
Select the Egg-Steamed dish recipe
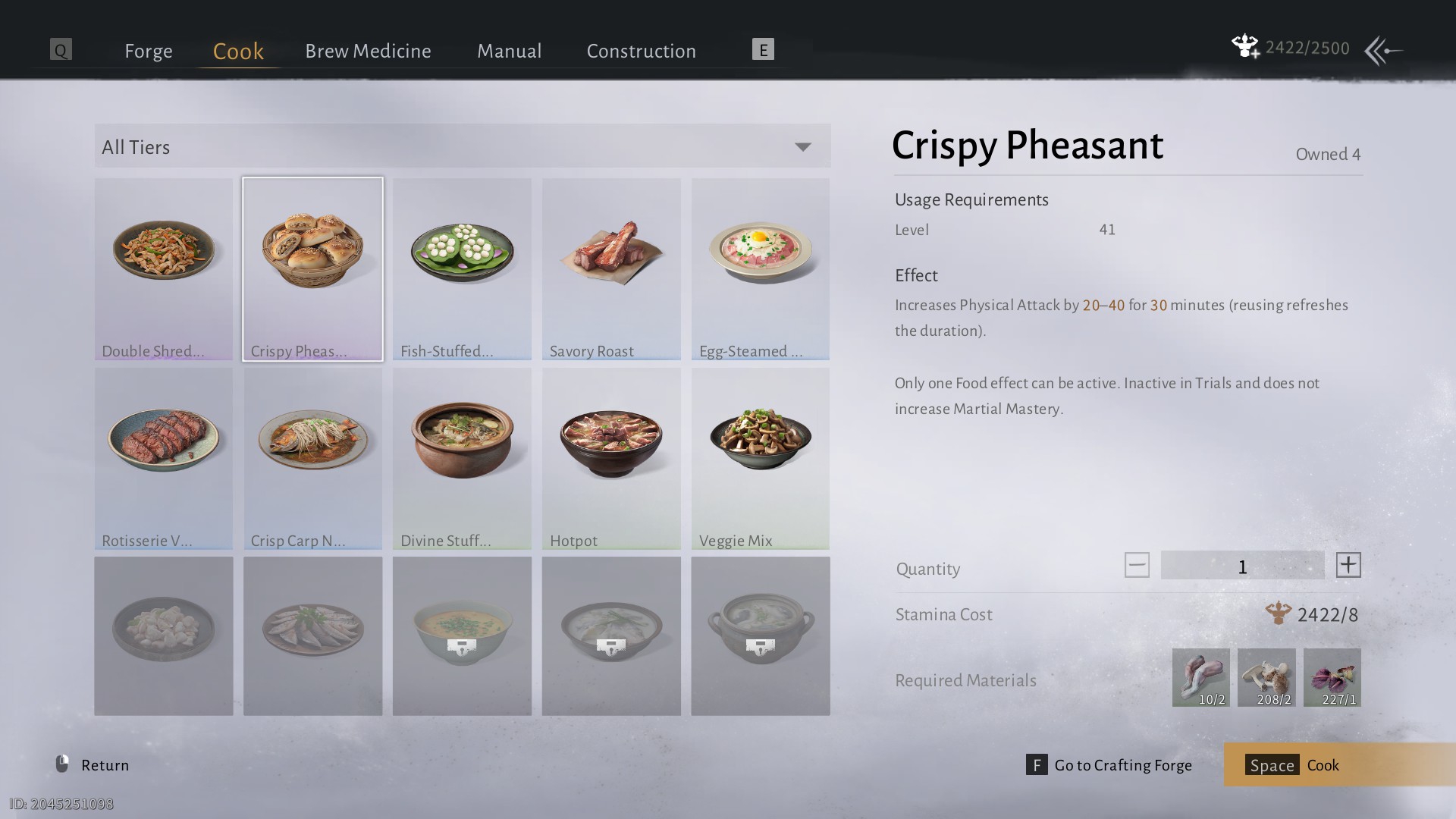(760, 268)
